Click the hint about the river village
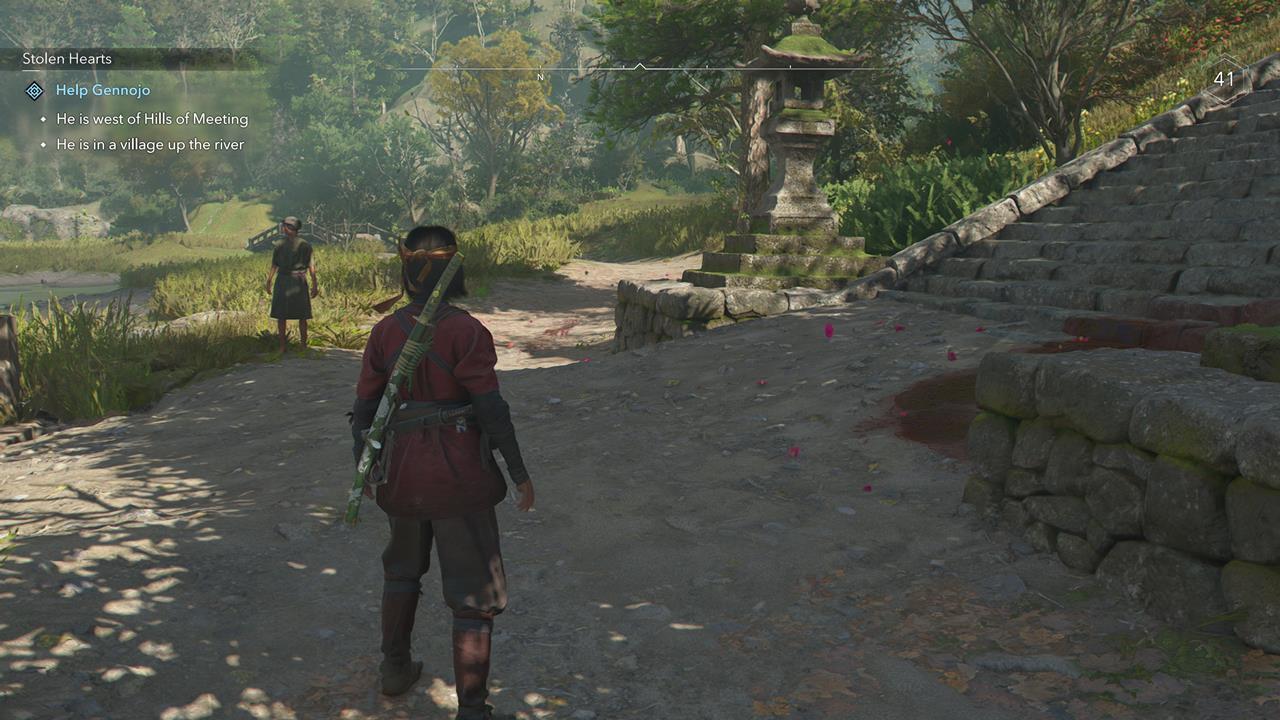Image resolution: width=1280 pixels, height=720 pixels. pos(150,144)
